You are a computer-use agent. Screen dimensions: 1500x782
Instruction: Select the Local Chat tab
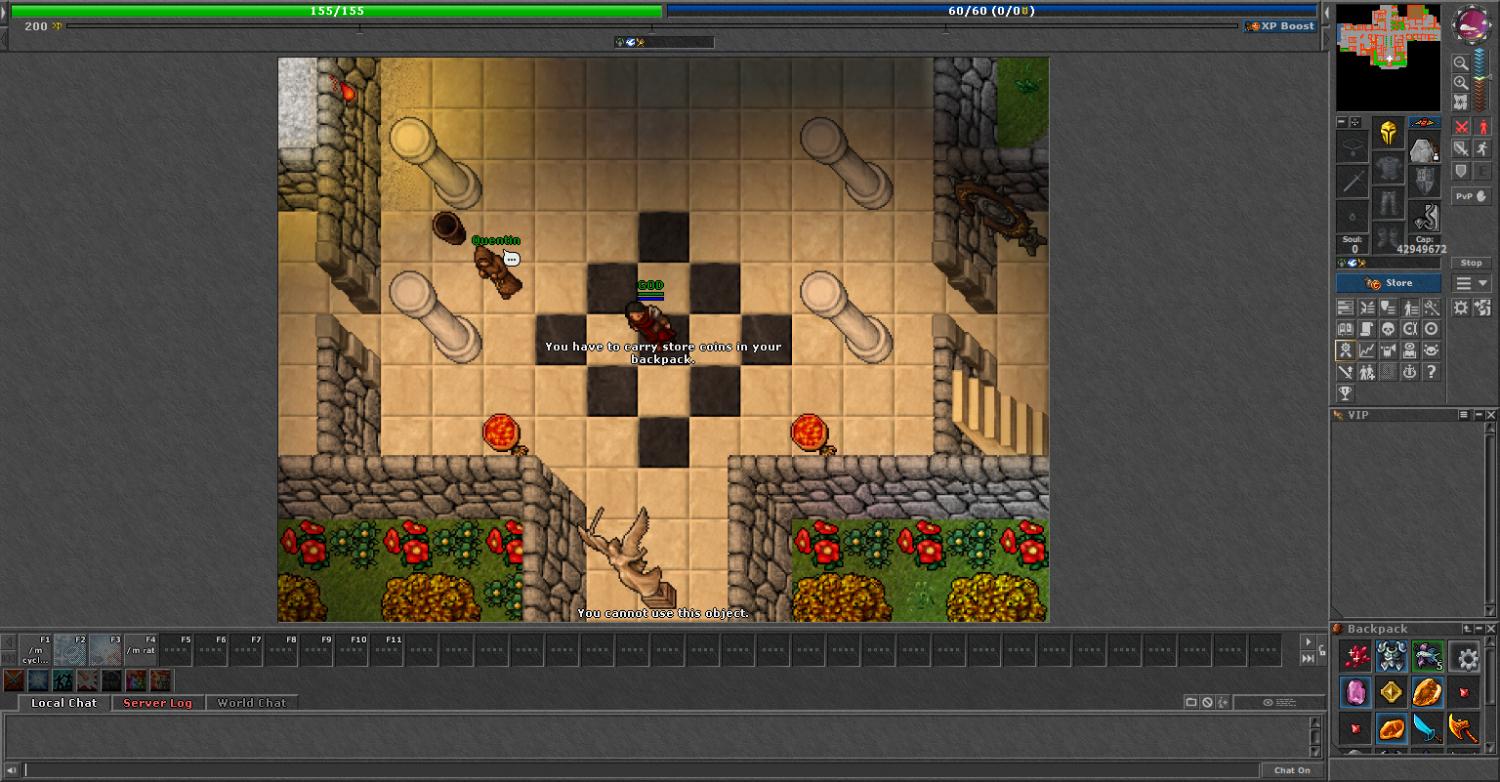click(x=64, y=703)
